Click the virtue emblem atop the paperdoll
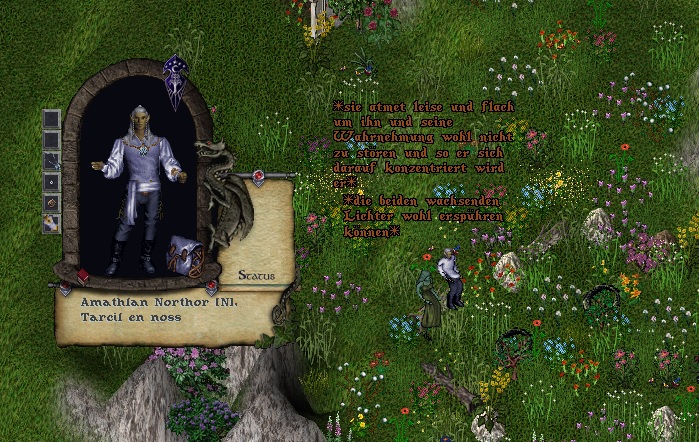This screenshot has height=442, width=699. pos(176,80)
